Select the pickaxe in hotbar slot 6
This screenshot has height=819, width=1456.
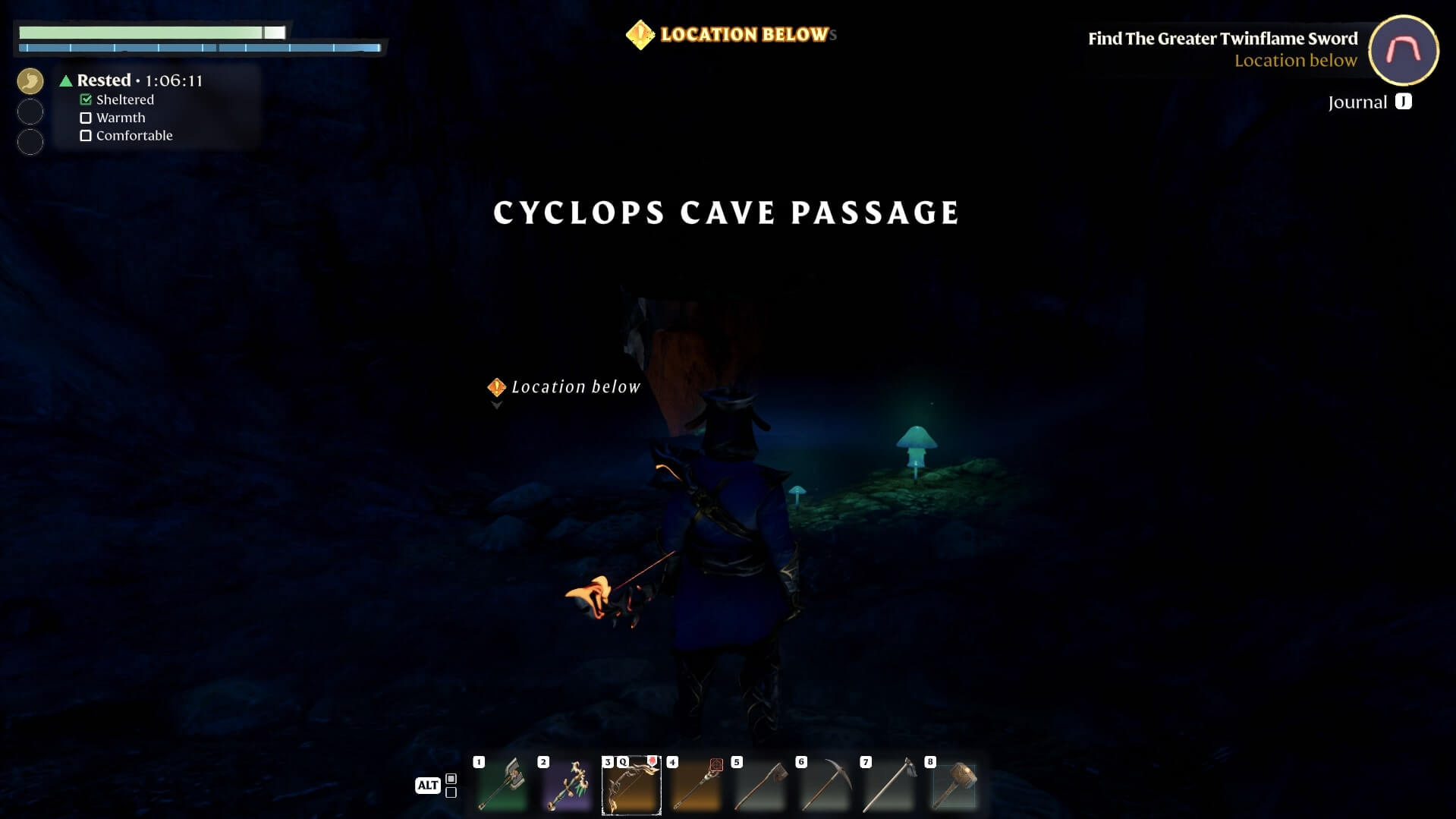[825, 785]
